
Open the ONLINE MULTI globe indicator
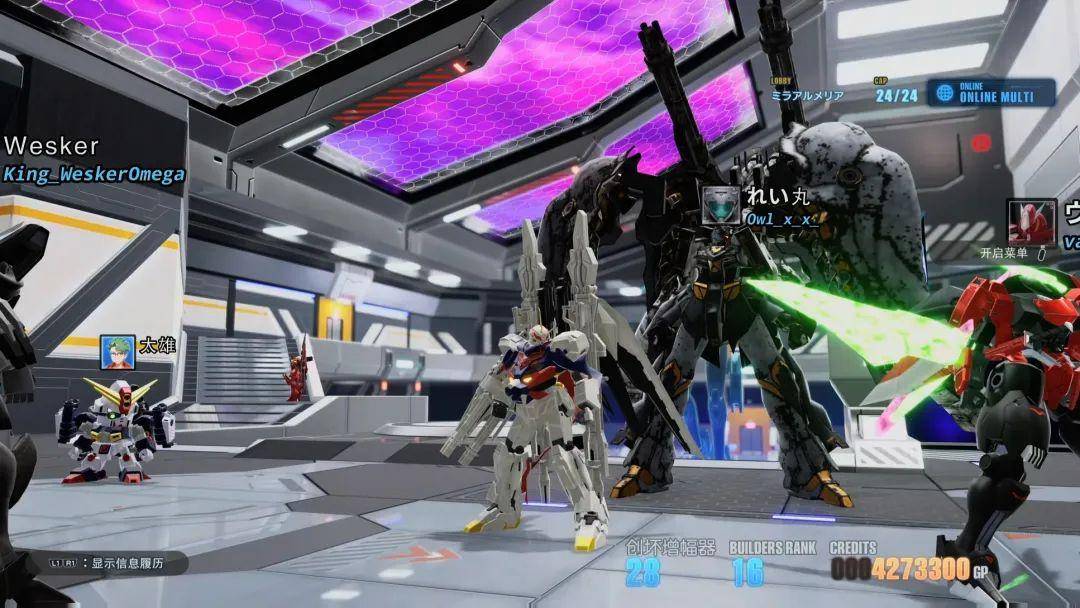(x=944, y=93)
